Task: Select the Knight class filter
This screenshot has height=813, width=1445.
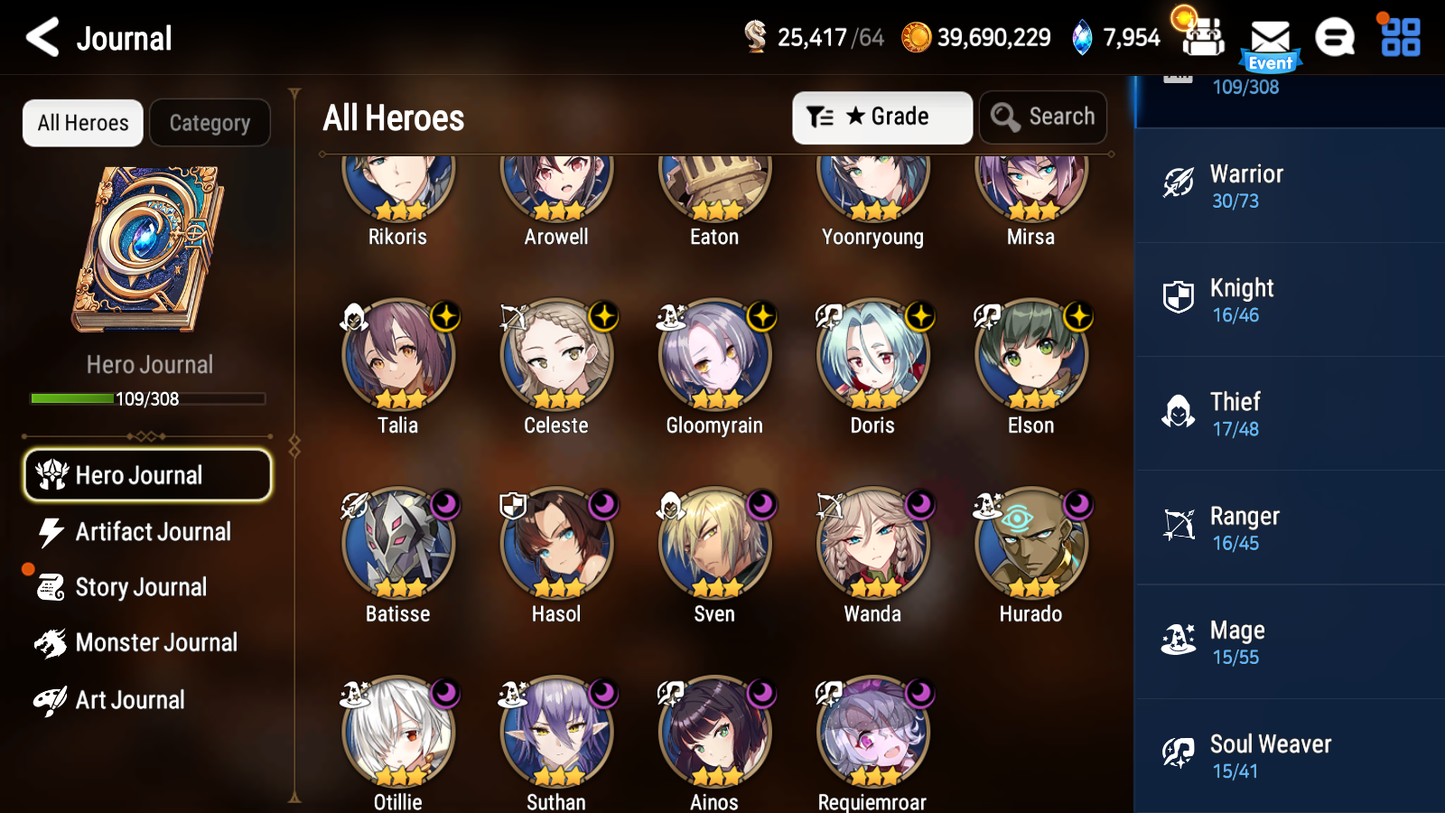Action: [x=1289, y=300]
